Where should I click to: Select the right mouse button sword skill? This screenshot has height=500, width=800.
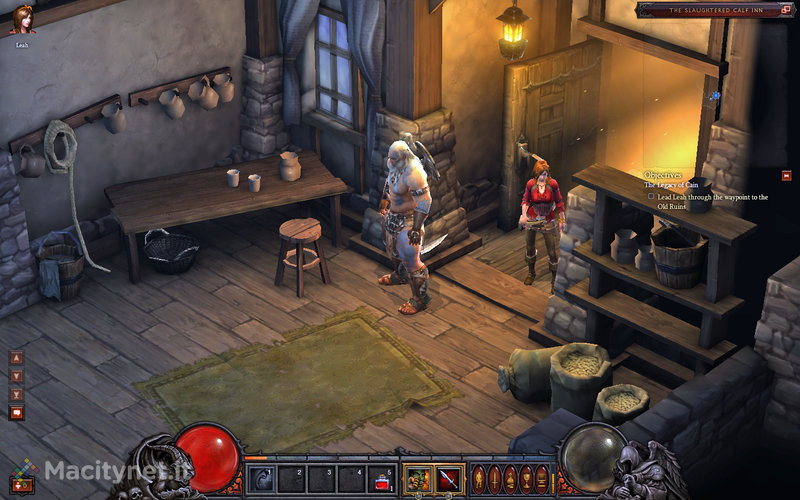pos(448,479)
